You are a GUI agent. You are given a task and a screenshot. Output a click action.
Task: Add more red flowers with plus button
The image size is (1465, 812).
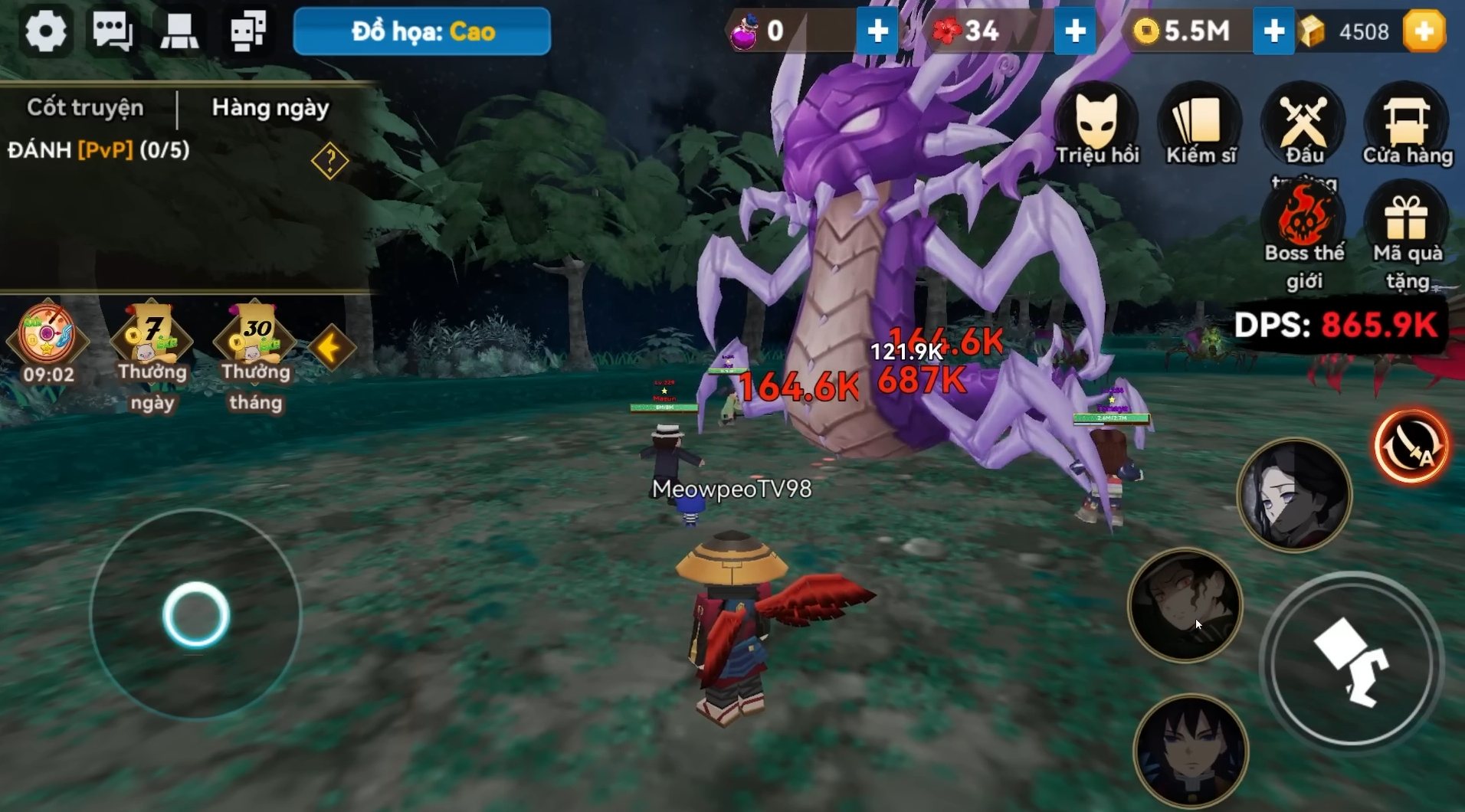pyautogui.click(x=1074, y=31)
